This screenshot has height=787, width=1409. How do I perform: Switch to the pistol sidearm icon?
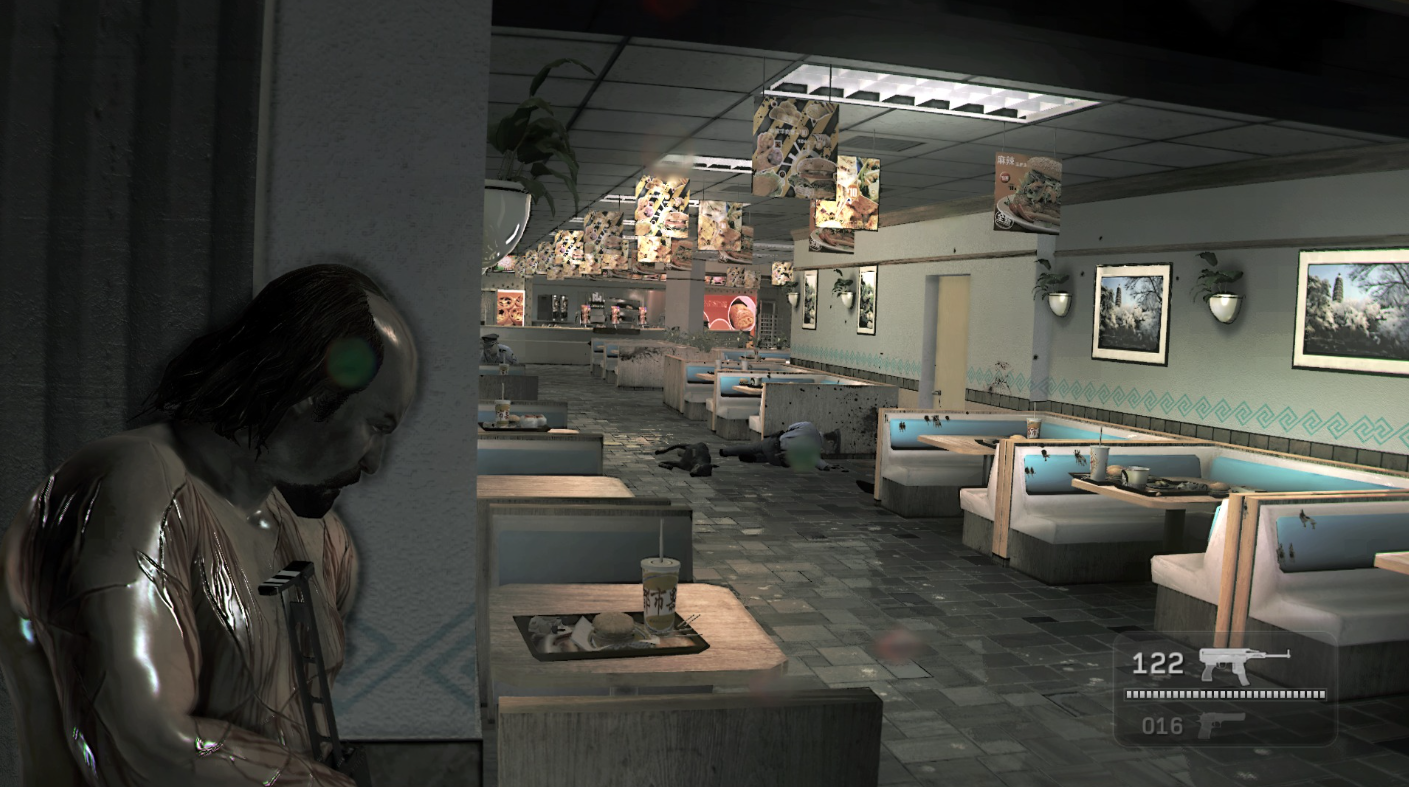click(x=1222, y=724)
